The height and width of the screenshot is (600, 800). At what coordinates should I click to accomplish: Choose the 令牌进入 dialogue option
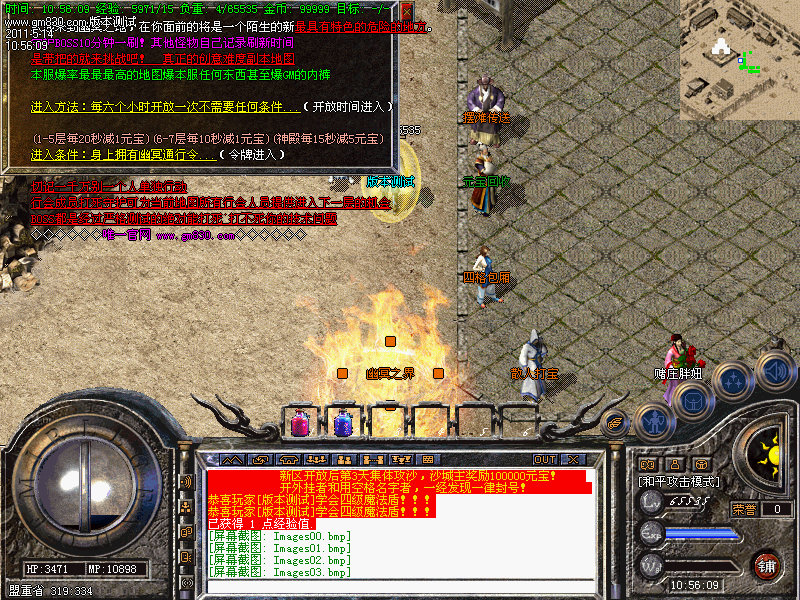click(x=251, y=155)
